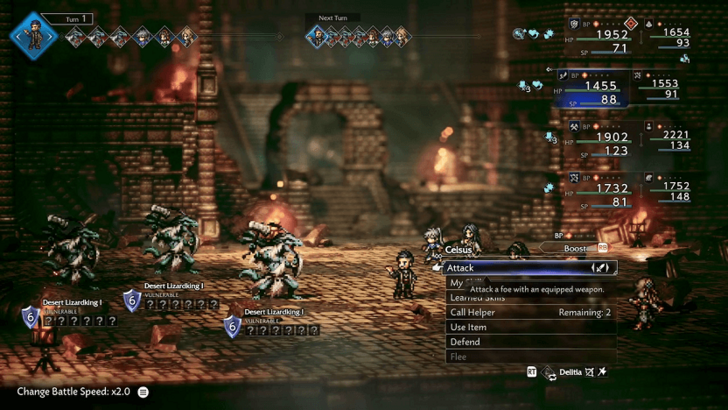Click the first Next Turn order portrait
The width and height of the screenshot is (728, 410).
[x=319, y=37]
